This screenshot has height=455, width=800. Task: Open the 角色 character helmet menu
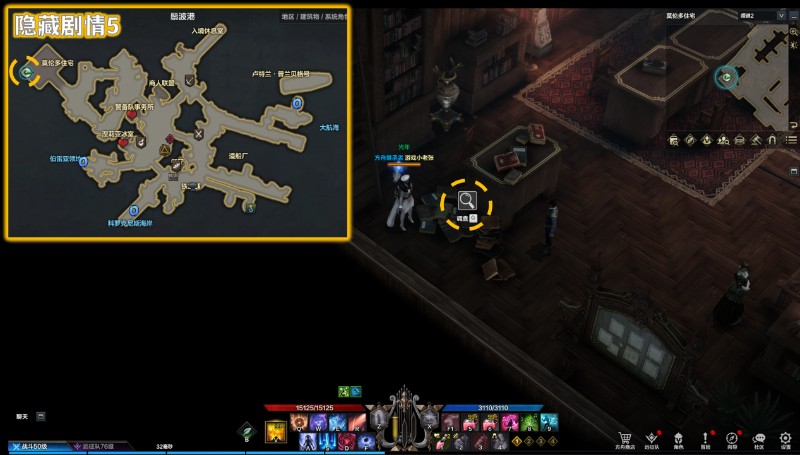678,438
